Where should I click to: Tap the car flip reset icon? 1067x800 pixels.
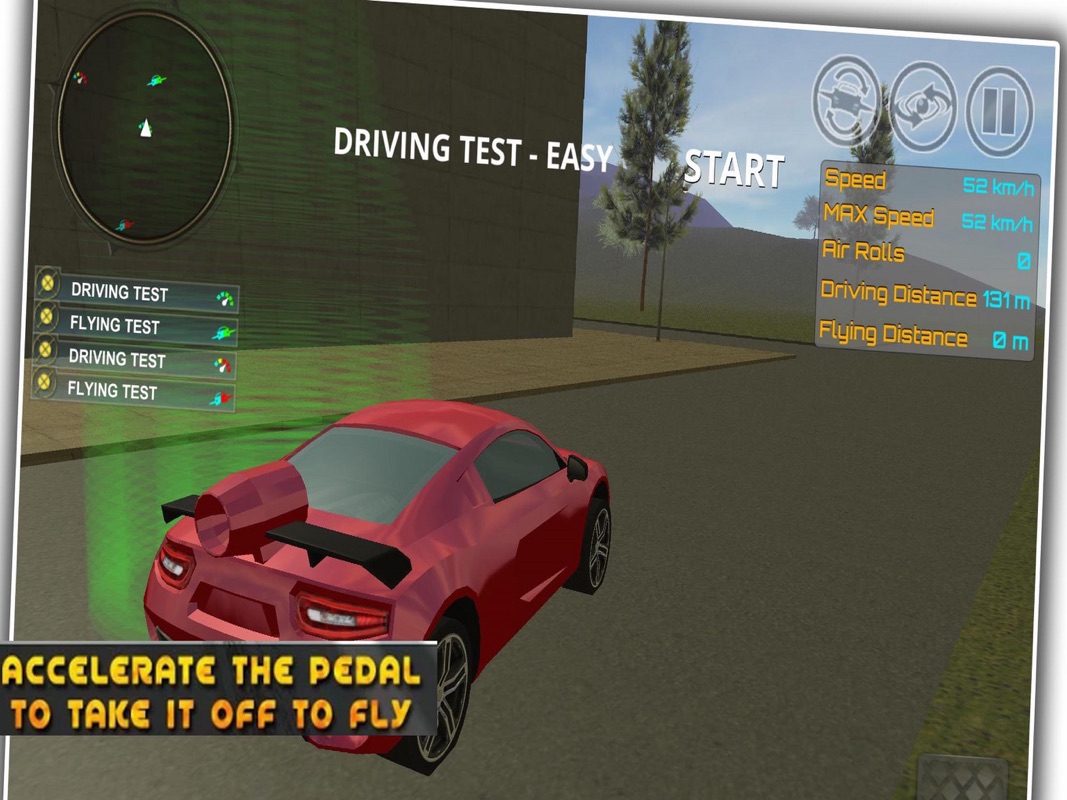[x=846, y=98]
